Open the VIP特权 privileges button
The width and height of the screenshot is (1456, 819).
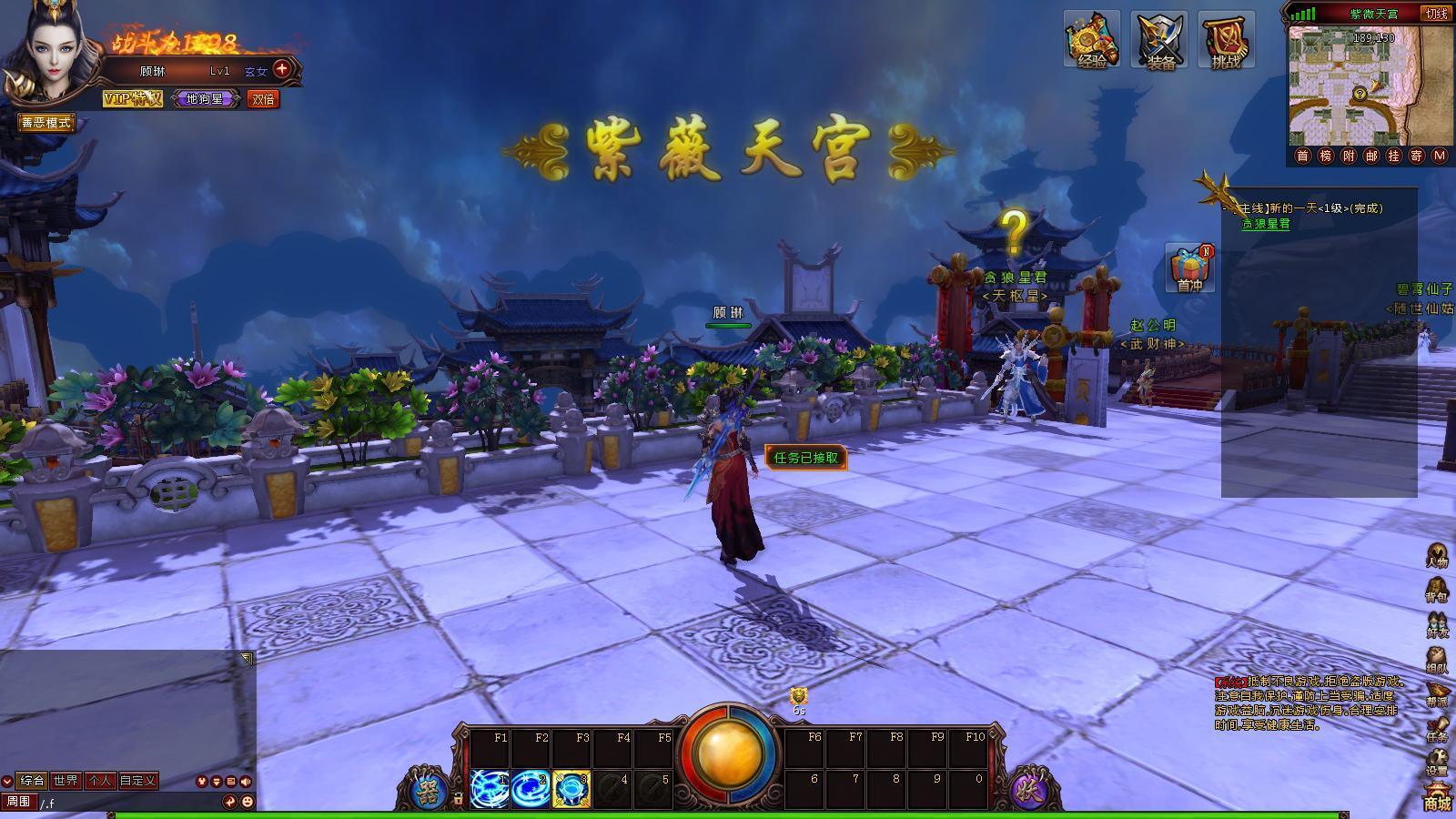(x=133, y=98)
